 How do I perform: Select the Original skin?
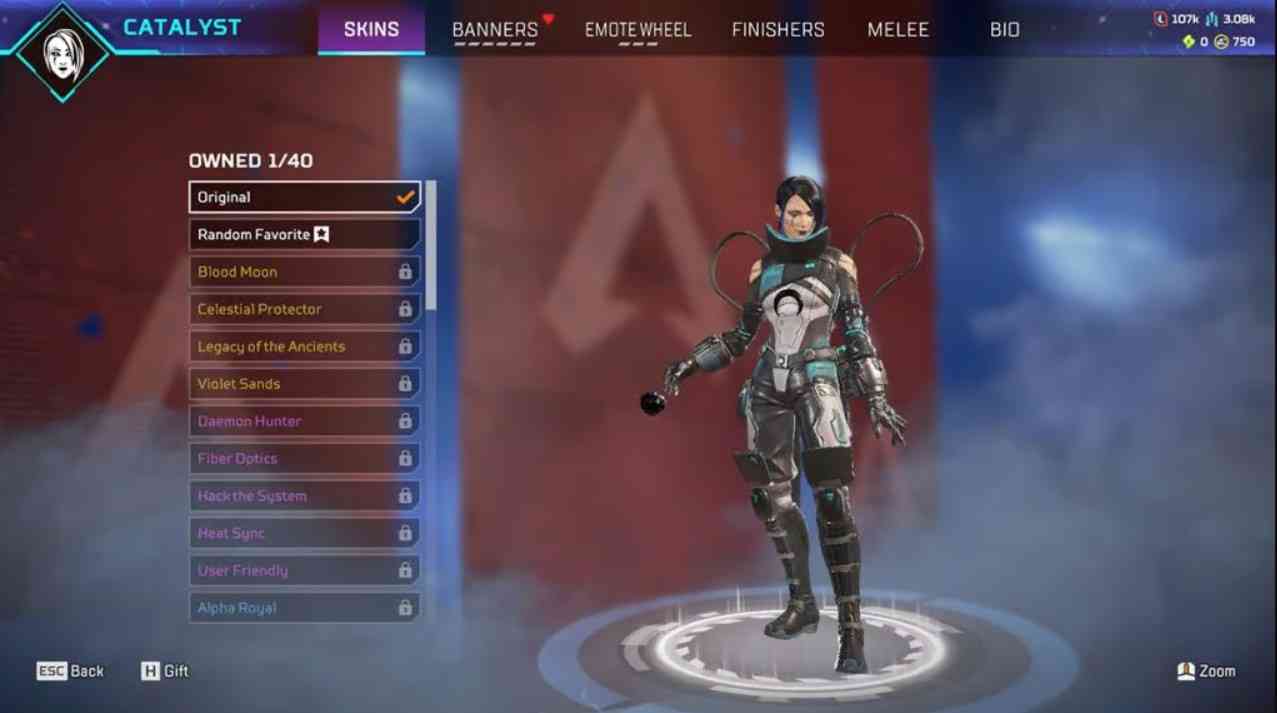[304, 197]
